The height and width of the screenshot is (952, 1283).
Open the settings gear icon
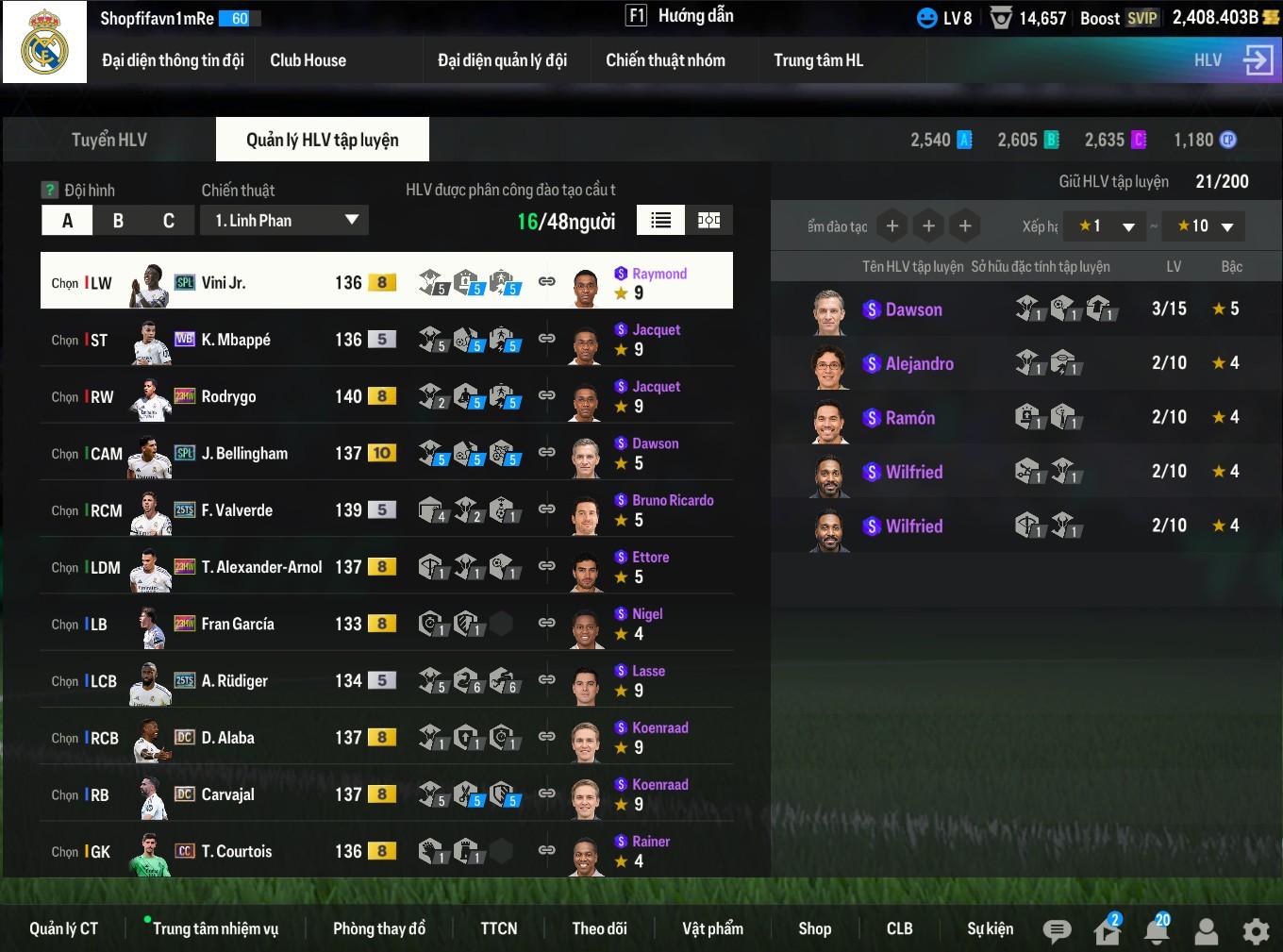coord(1256,931)
